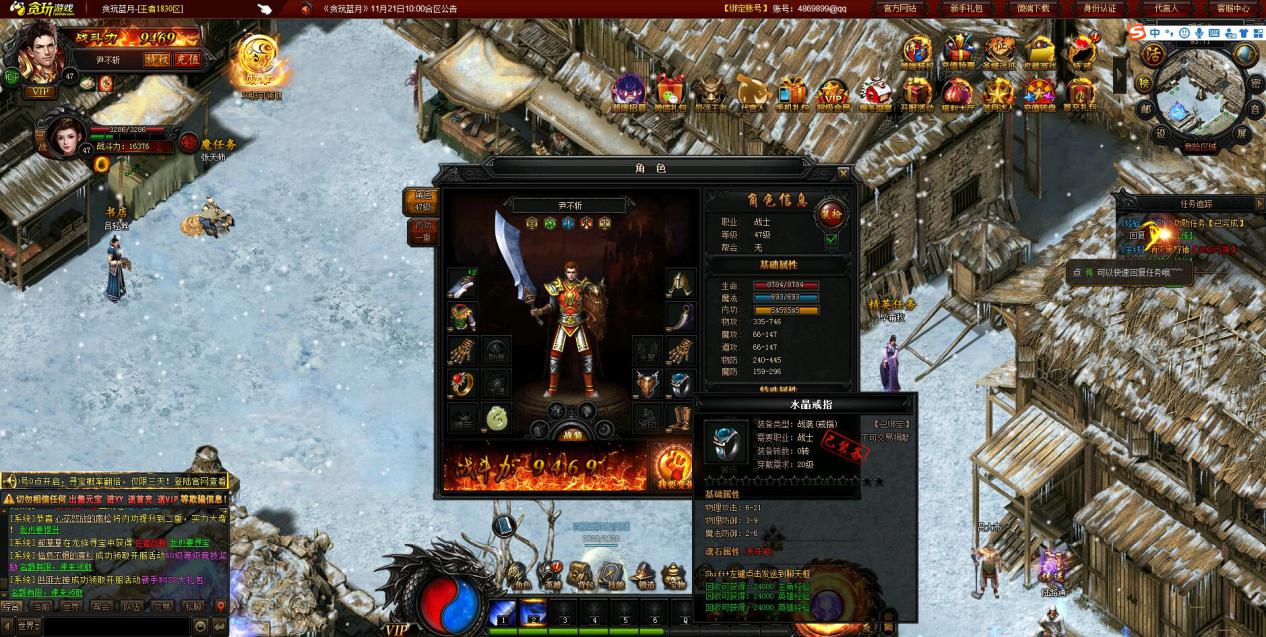Switch chat to the 世界 world tab

coord(71,606)
